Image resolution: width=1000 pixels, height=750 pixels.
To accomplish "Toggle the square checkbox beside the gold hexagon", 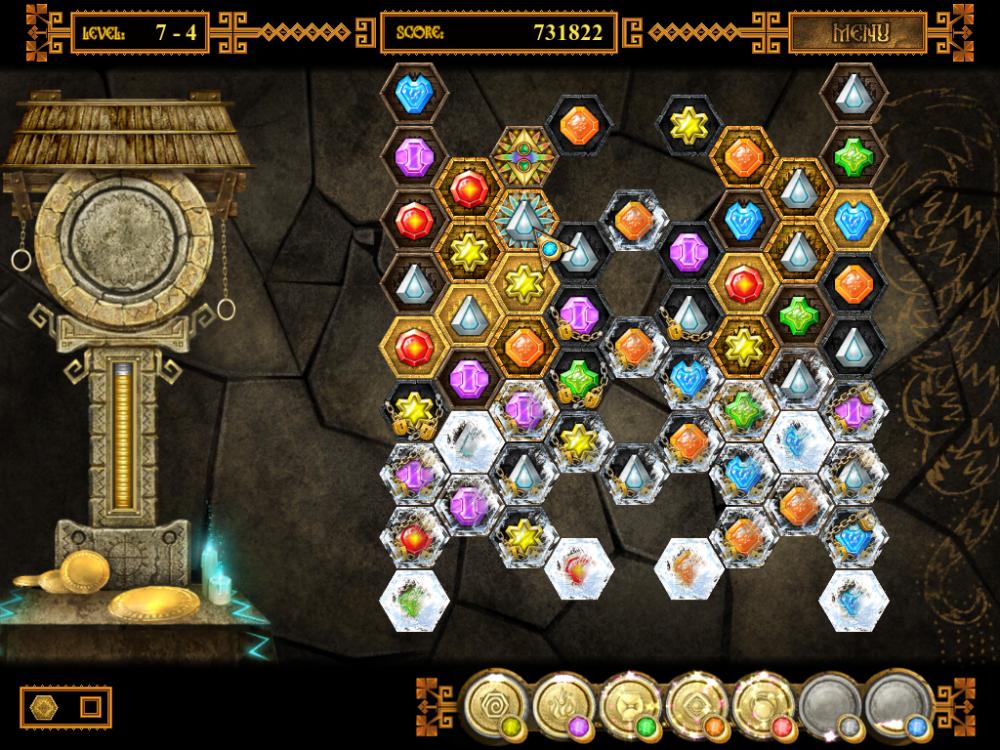I will (90, 707).
